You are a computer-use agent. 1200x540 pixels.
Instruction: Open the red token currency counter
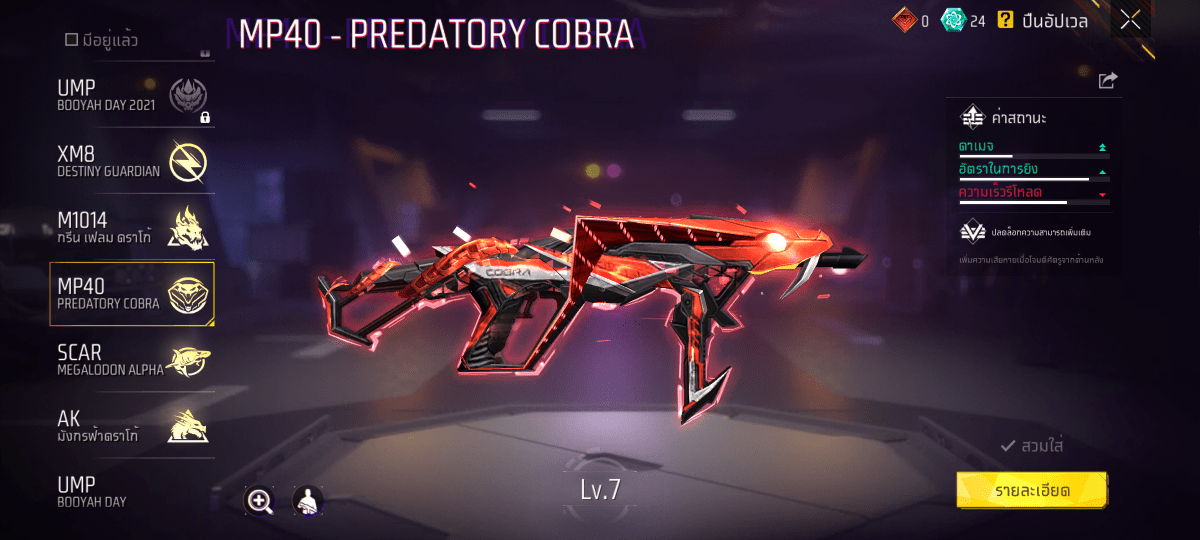tap(911, 20)
